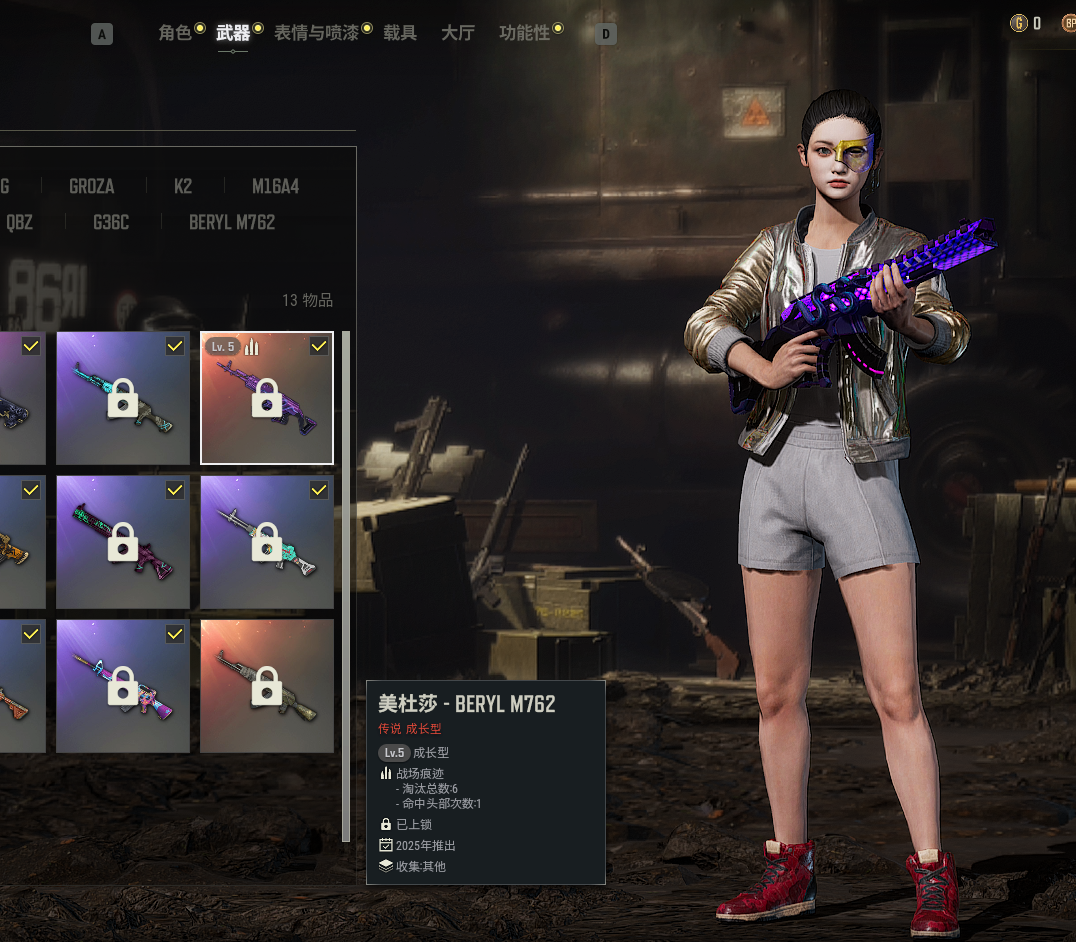
Task: Switch to the 角色 tab
Action: [x=175, y=33]
